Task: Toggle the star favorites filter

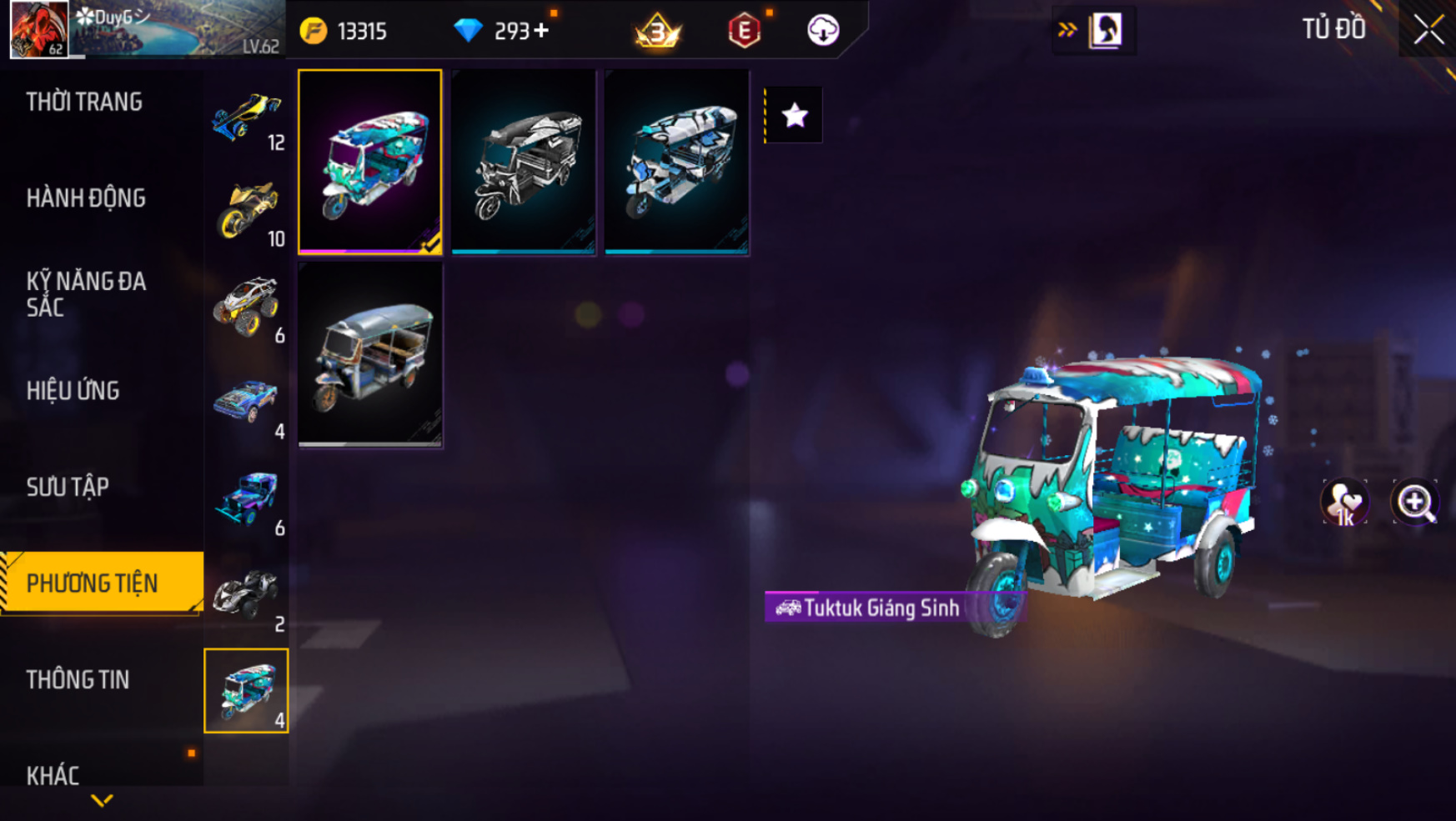Action: pos(795,115)
